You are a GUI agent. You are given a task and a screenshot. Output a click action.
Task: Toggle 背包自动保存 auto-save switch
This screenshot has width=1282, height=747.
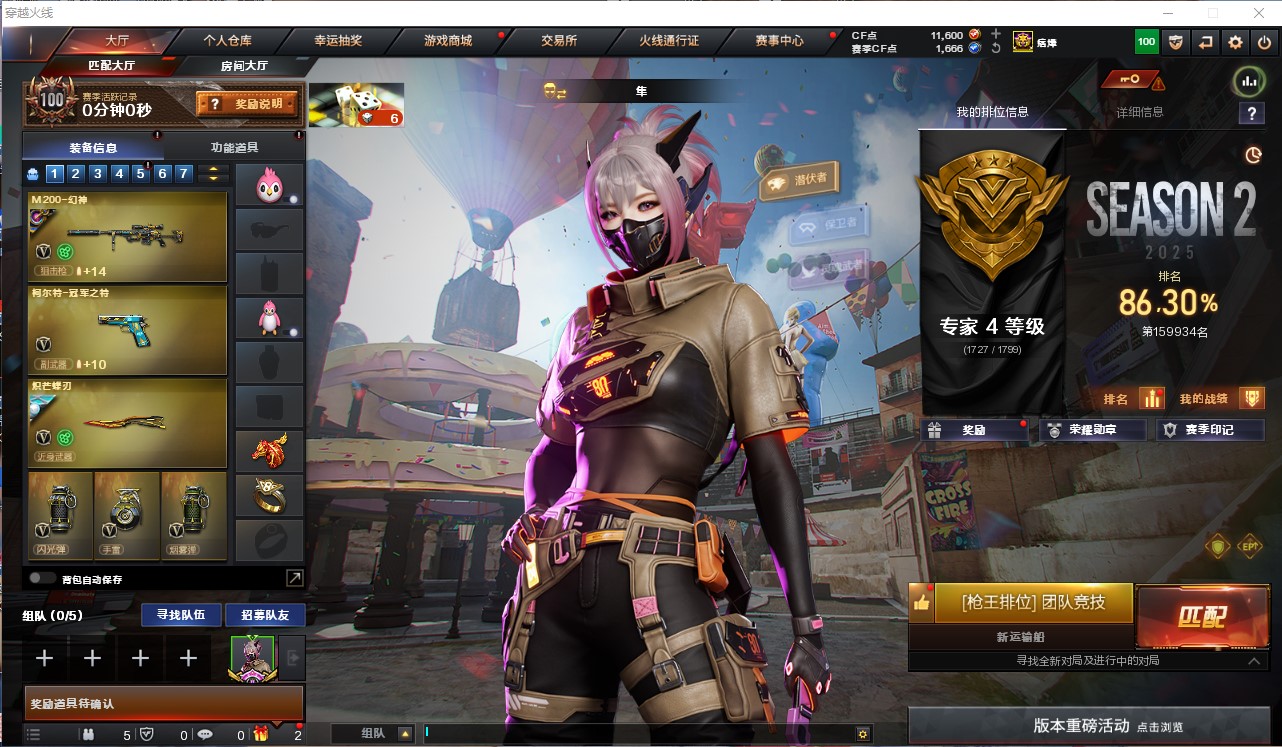coord(43,578)
